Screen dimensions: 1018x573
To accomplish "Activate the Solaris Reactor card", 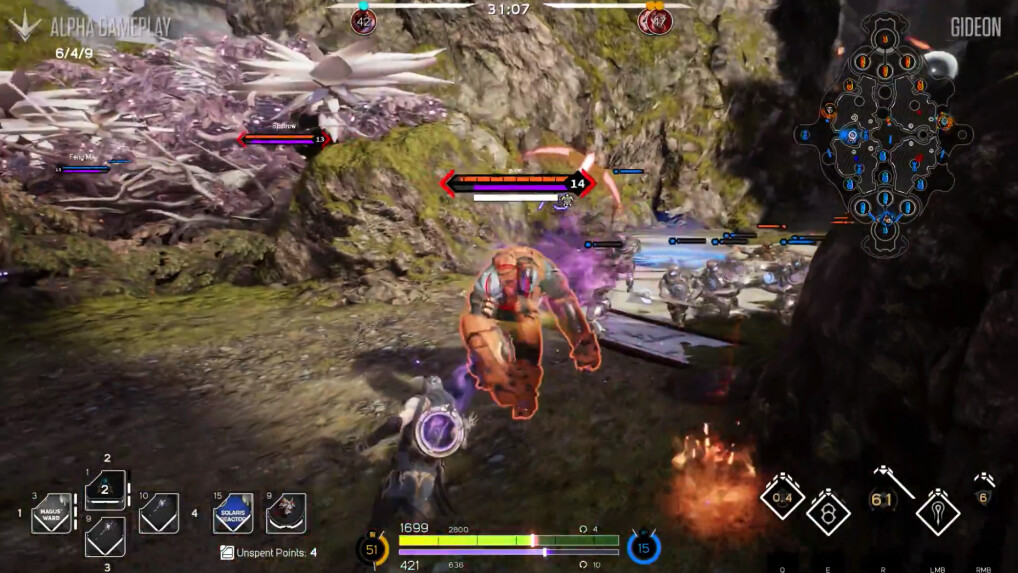I will tap(232, 512).
